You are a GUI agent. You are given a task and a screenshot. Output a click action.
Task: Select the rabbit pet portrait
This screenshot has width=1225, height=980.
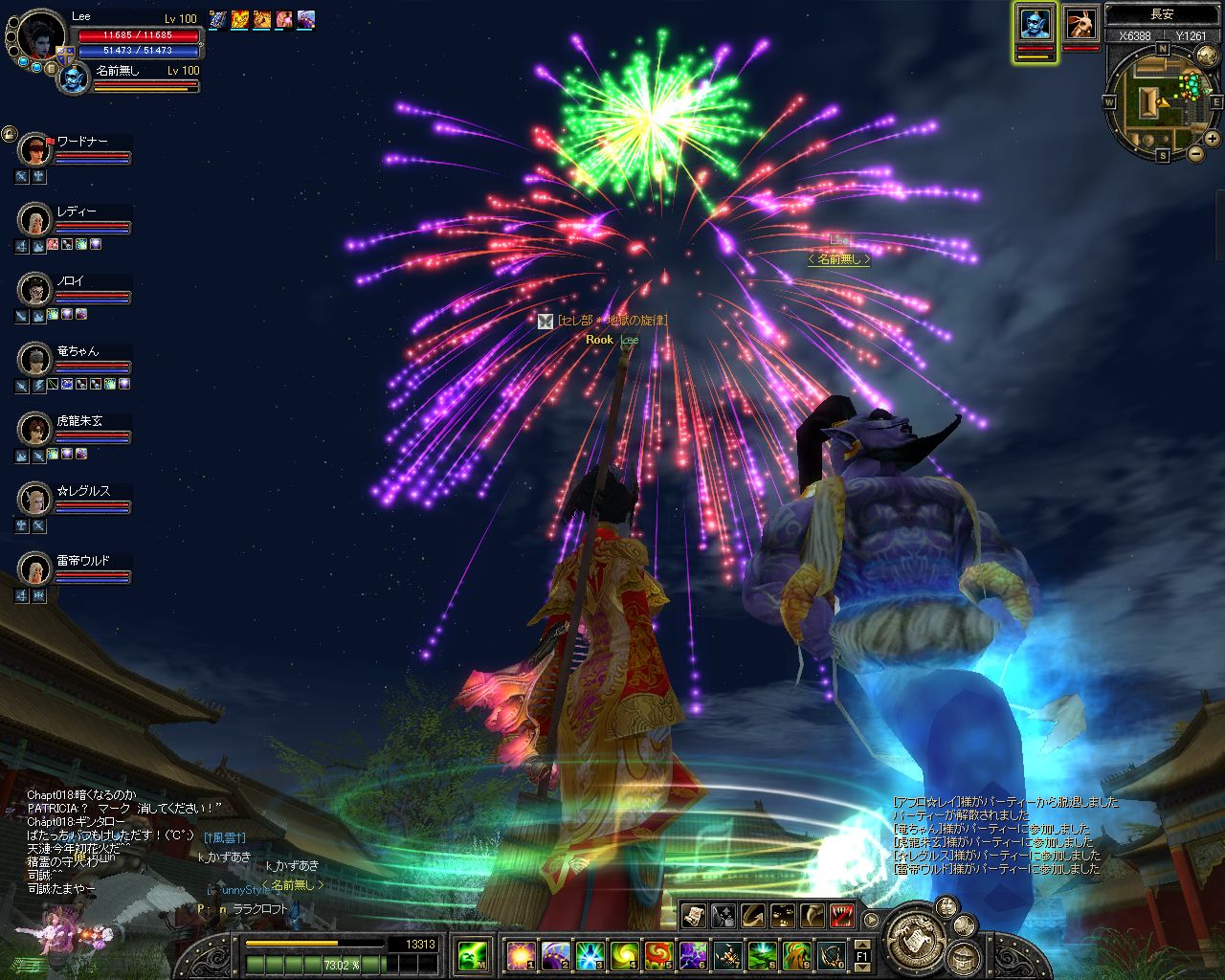click(1080, 24)
